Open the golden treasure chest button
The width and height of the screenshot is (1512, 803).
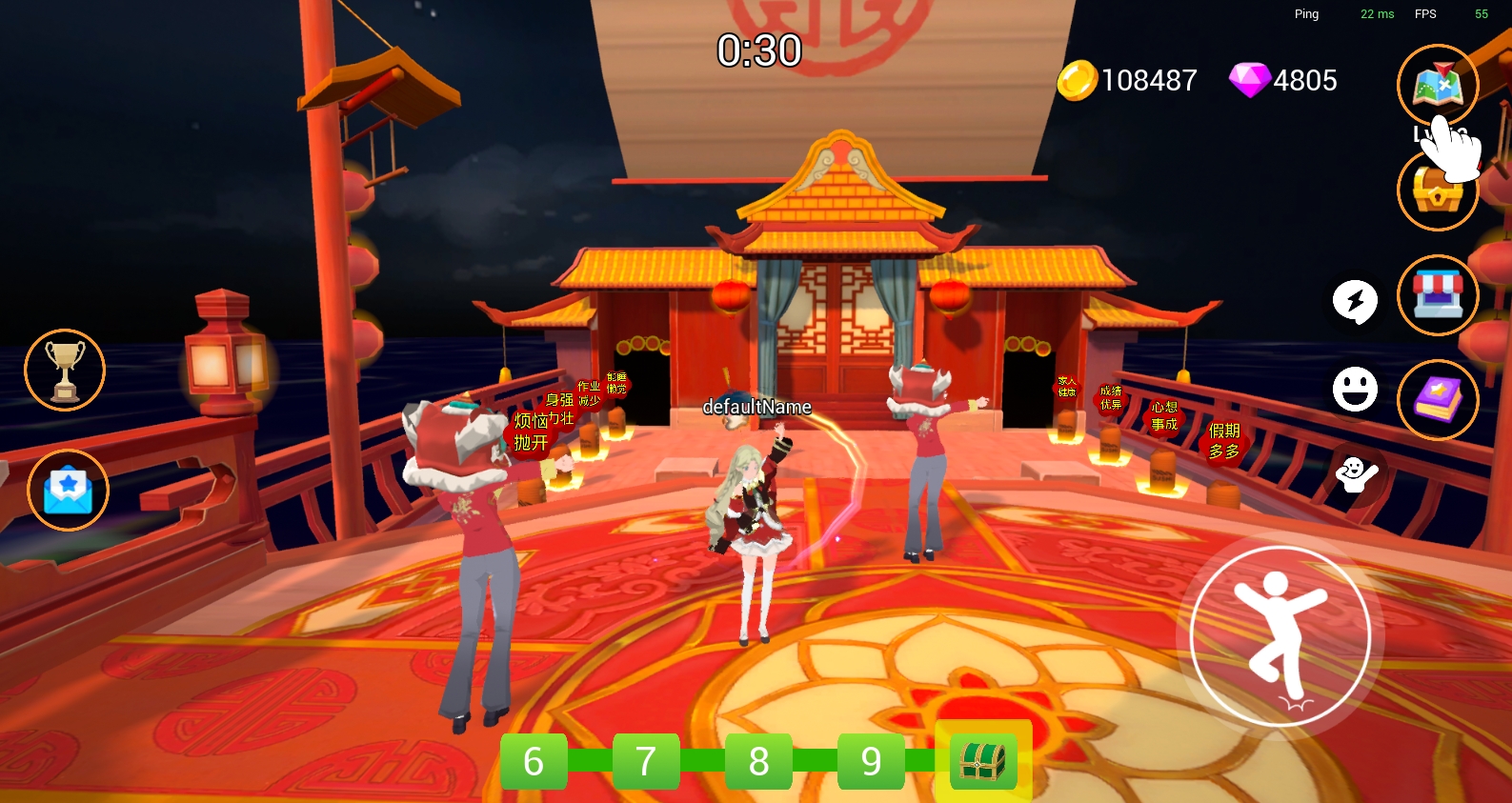pos(1437,191)
